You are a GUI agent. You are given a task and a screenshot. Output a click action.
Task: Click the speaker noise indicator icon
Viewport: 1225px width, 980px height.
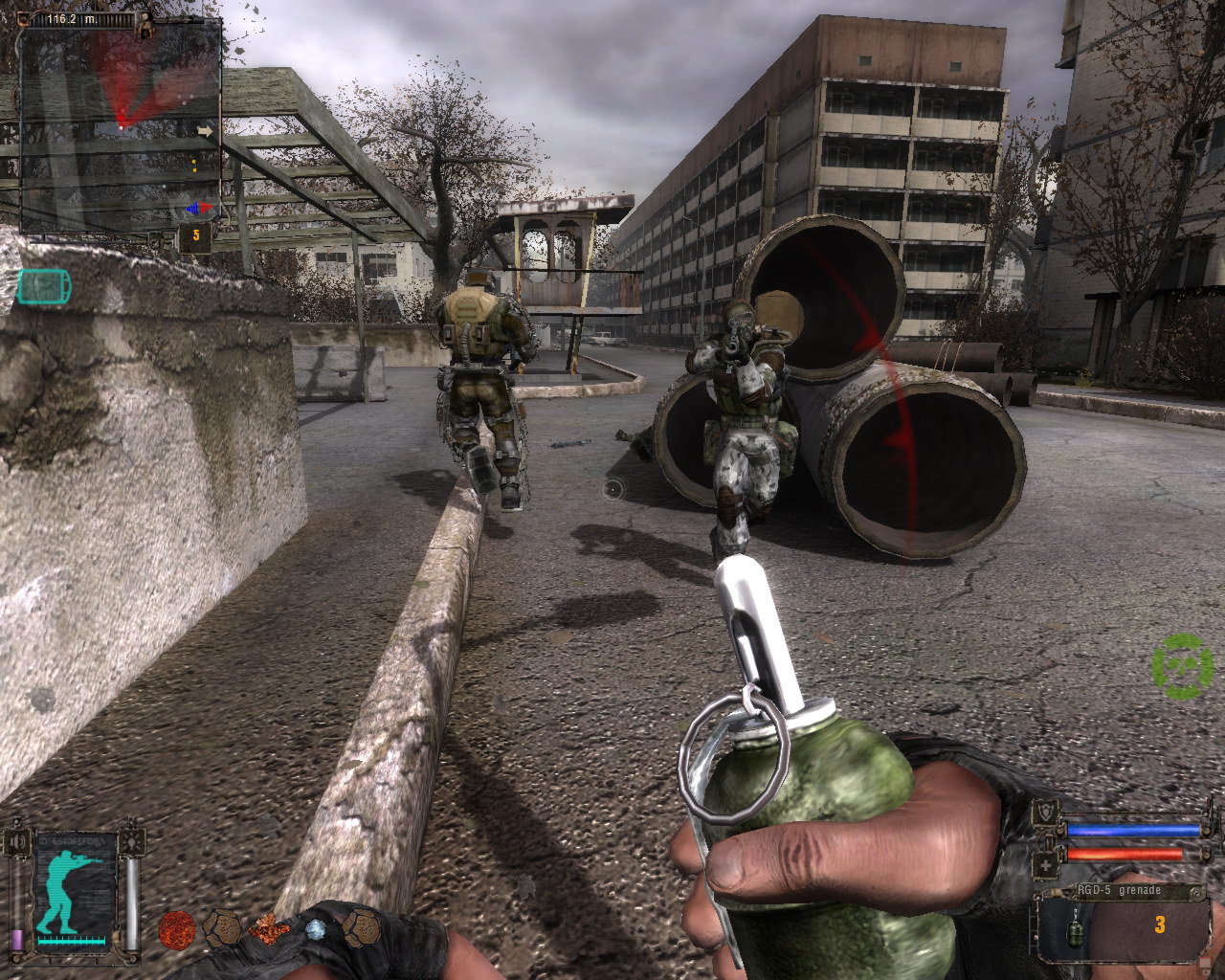pos(16,842)
